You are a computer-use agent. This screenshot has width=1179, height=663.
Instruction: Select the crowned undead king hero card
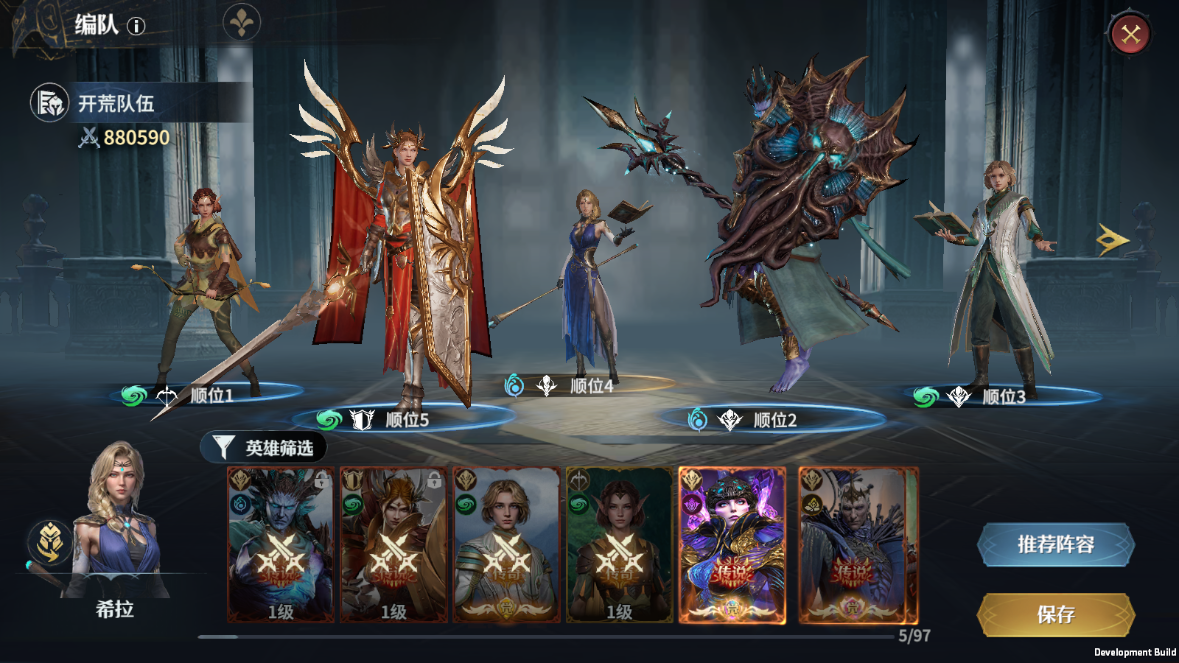coord(858,545)
